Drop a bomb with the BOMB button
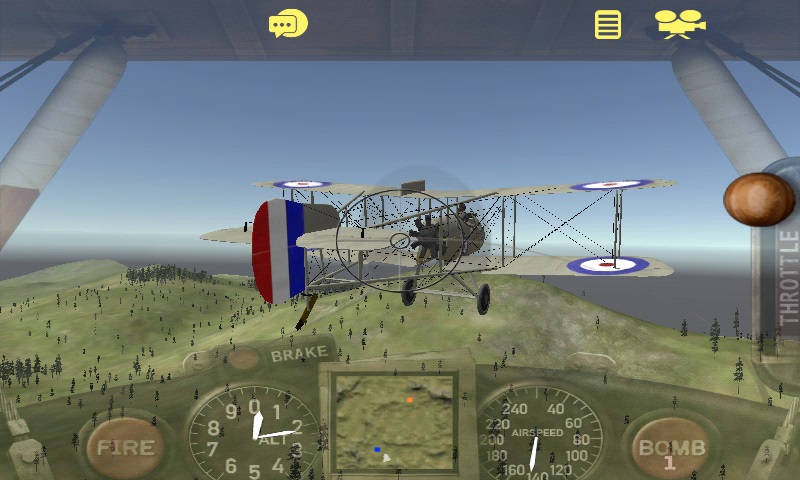 672,448
